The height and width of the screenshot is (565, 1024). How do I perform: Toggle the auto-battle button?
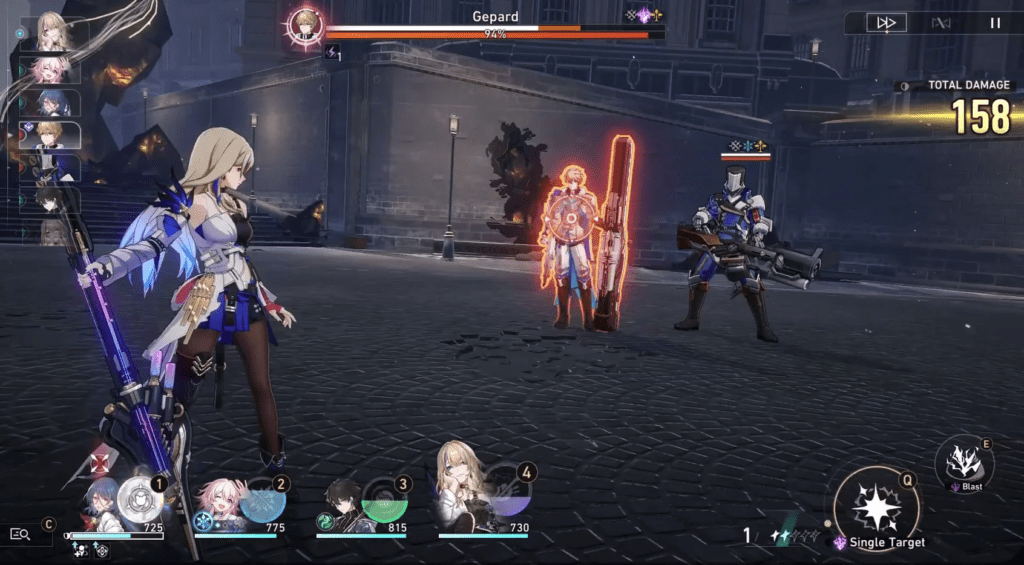click(x=940, y=23)
